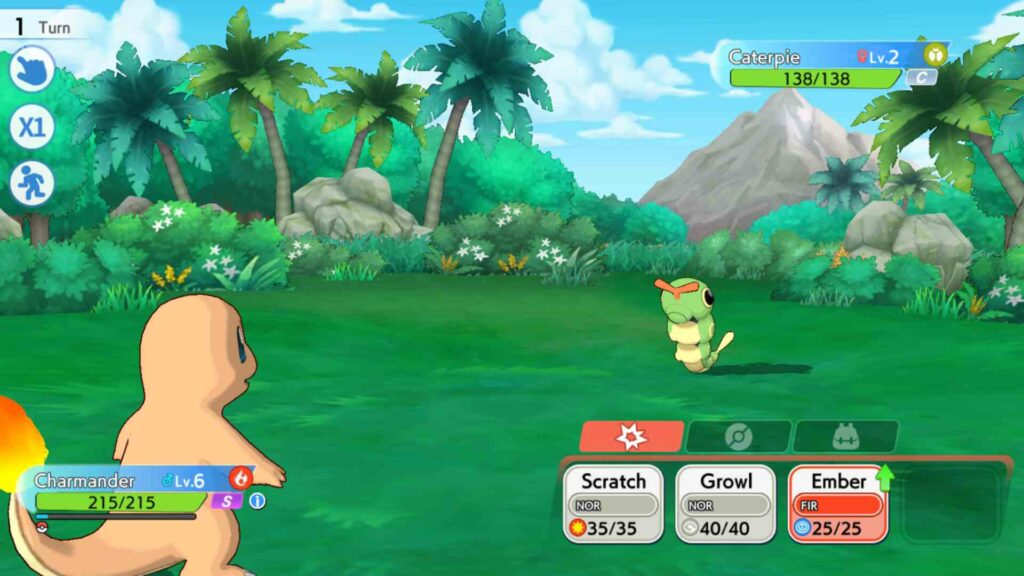1024x576 pixels.
Task: Choose the Ember fire move
Action: (x=838, y=503)
